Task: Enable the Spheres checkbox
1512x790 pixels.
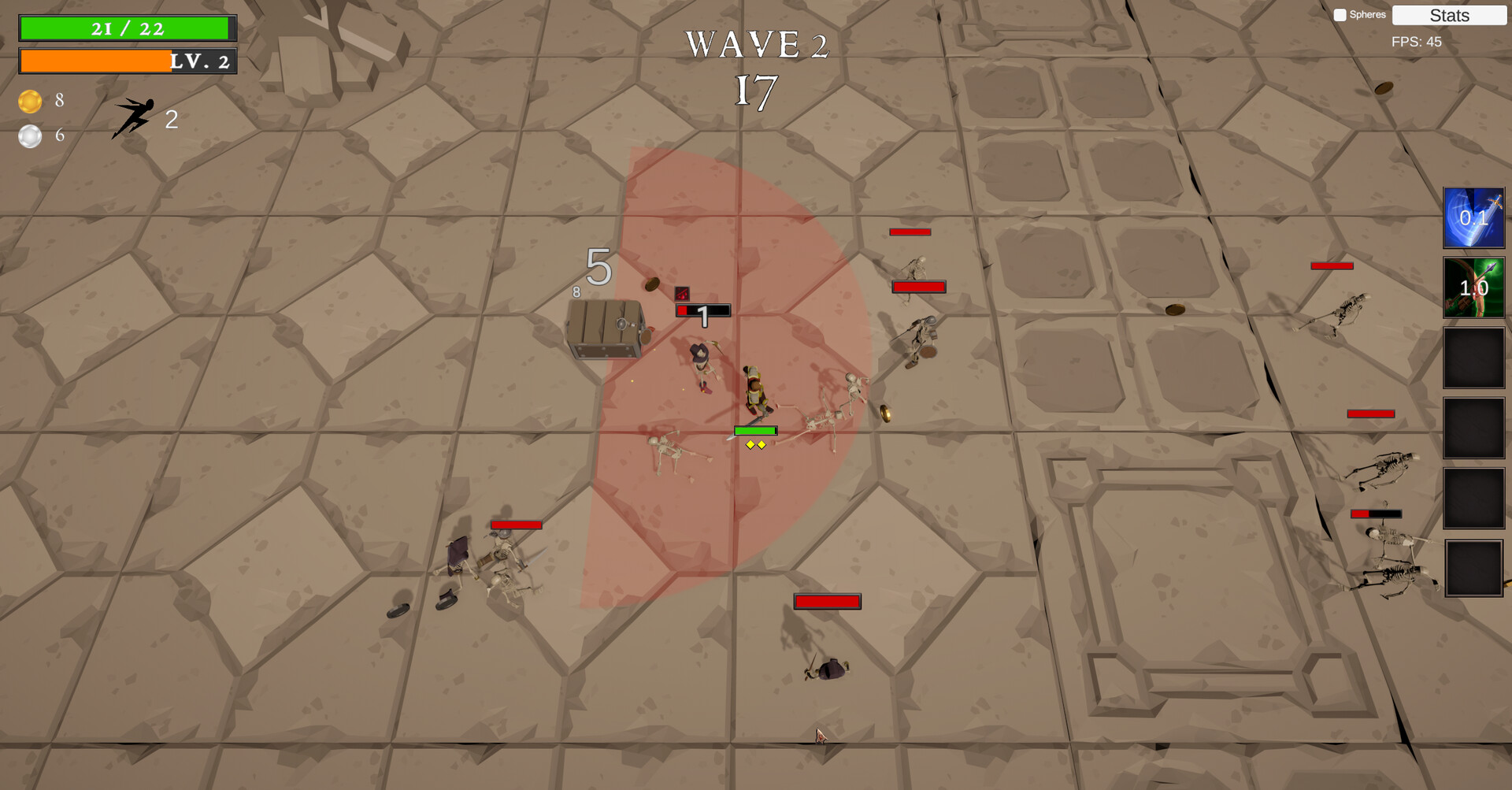Action: coord(1339,13)
